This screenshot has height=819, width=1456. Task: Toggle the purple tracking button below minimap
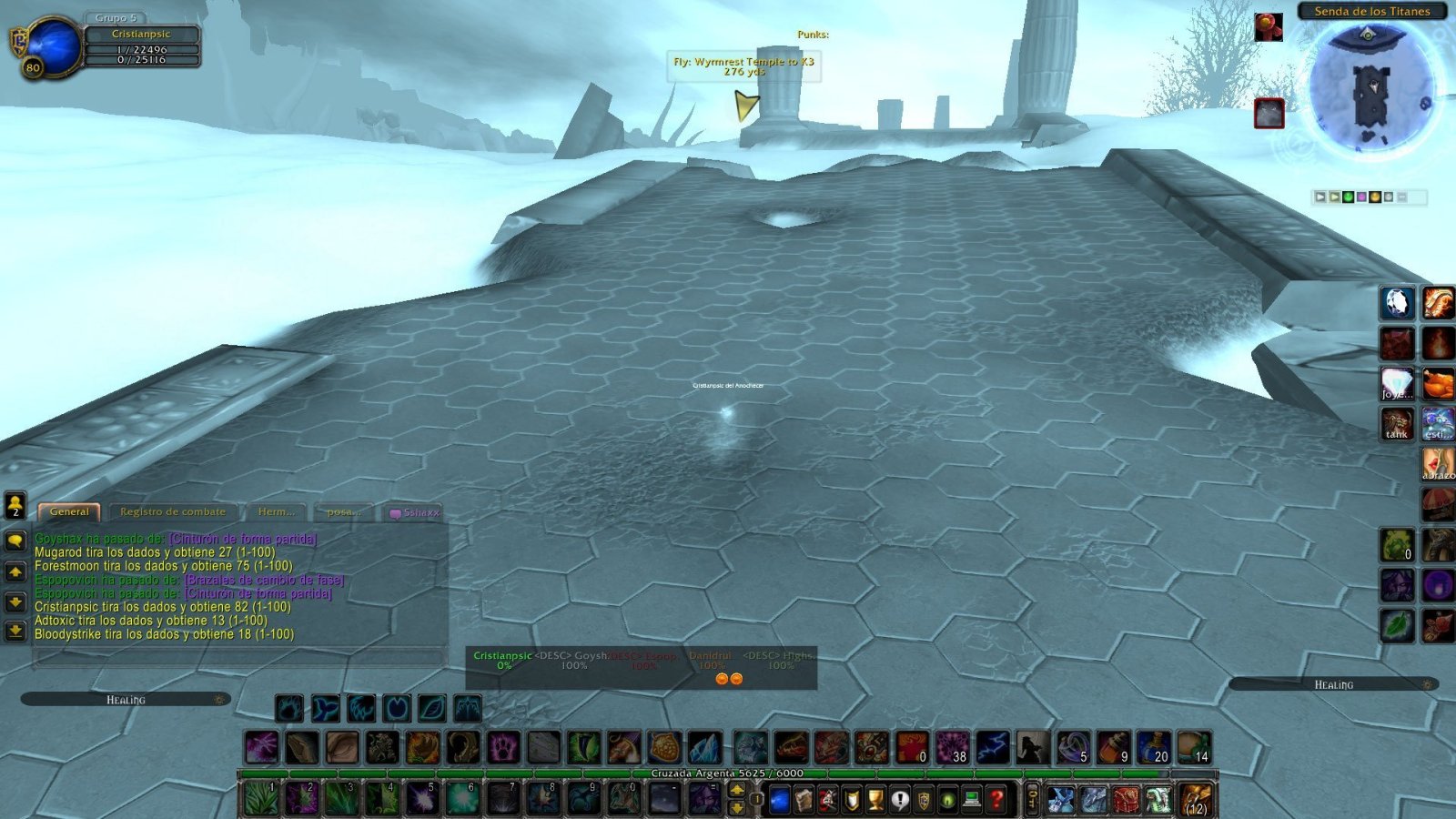click(1361, 197)
